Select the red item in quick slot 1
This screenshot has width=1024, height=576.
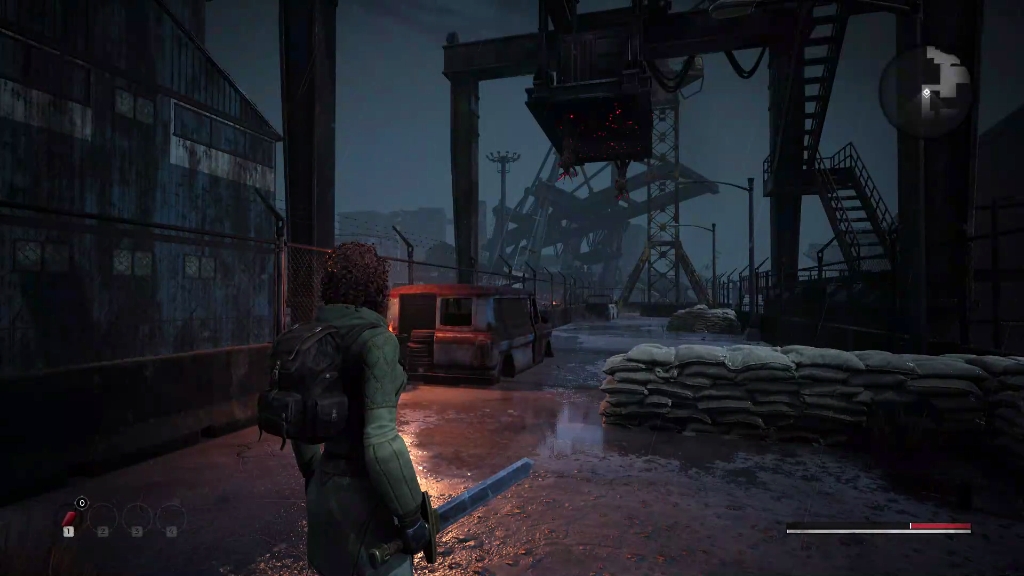(69, 518)
